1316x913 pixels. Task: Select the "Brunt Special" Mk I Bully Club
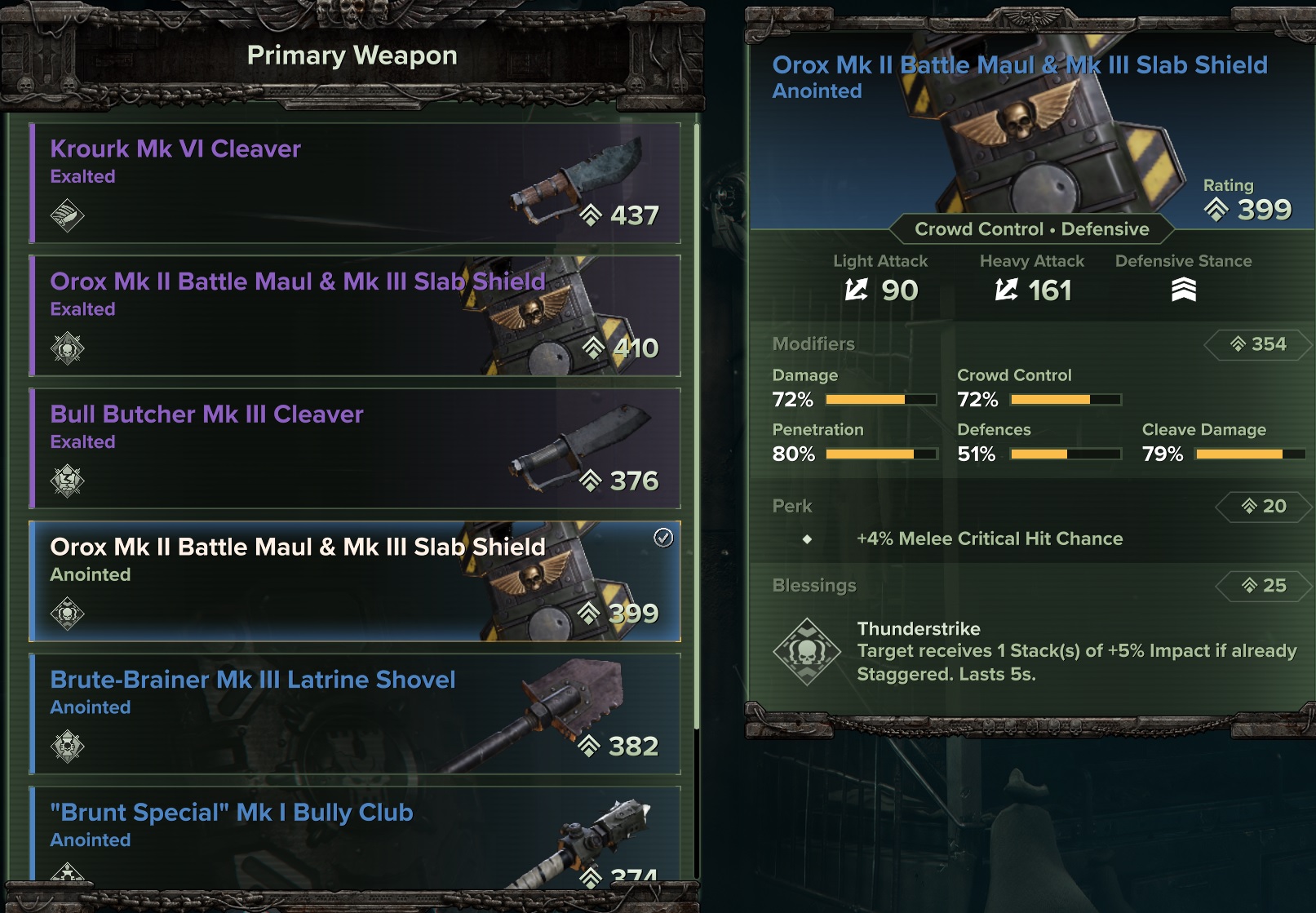pos(355,834)
